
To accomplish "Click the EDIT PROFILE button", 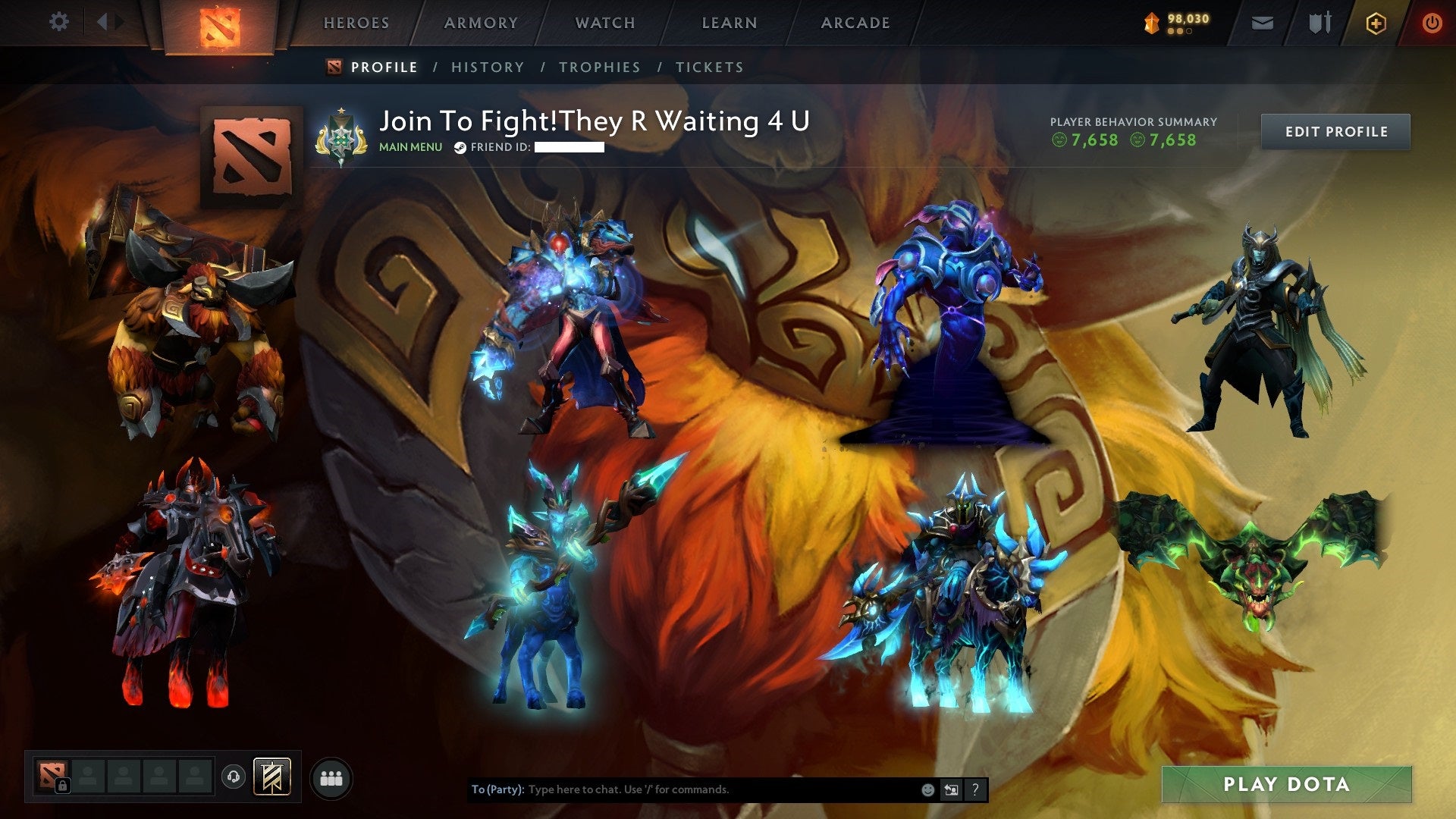I will (x=1335, y=131).
